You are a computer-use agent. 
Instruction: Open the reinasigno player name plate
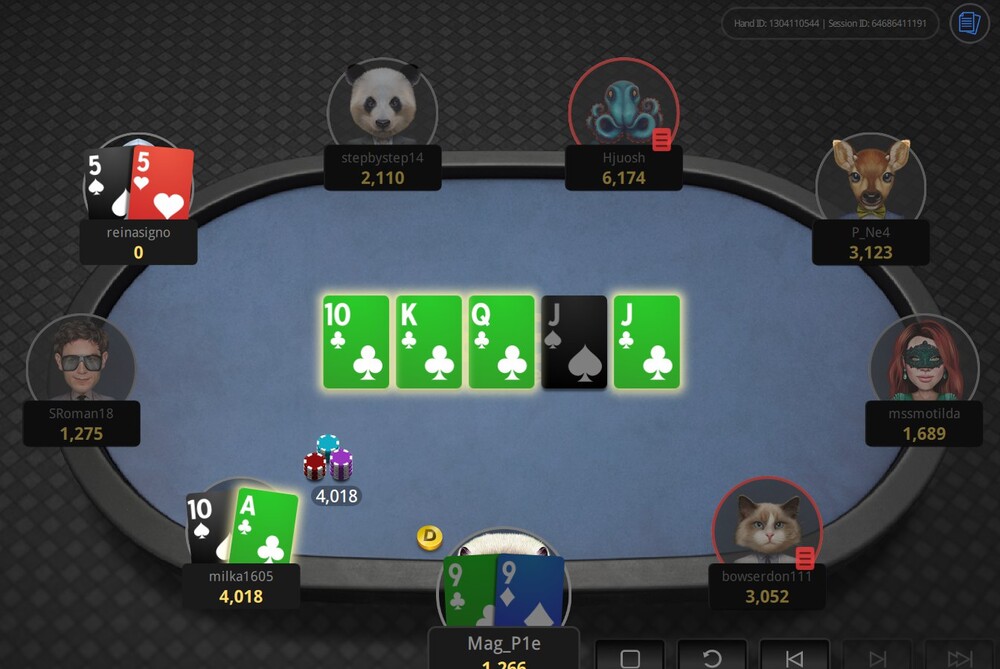pyautogui.click(x=138, y=242)
